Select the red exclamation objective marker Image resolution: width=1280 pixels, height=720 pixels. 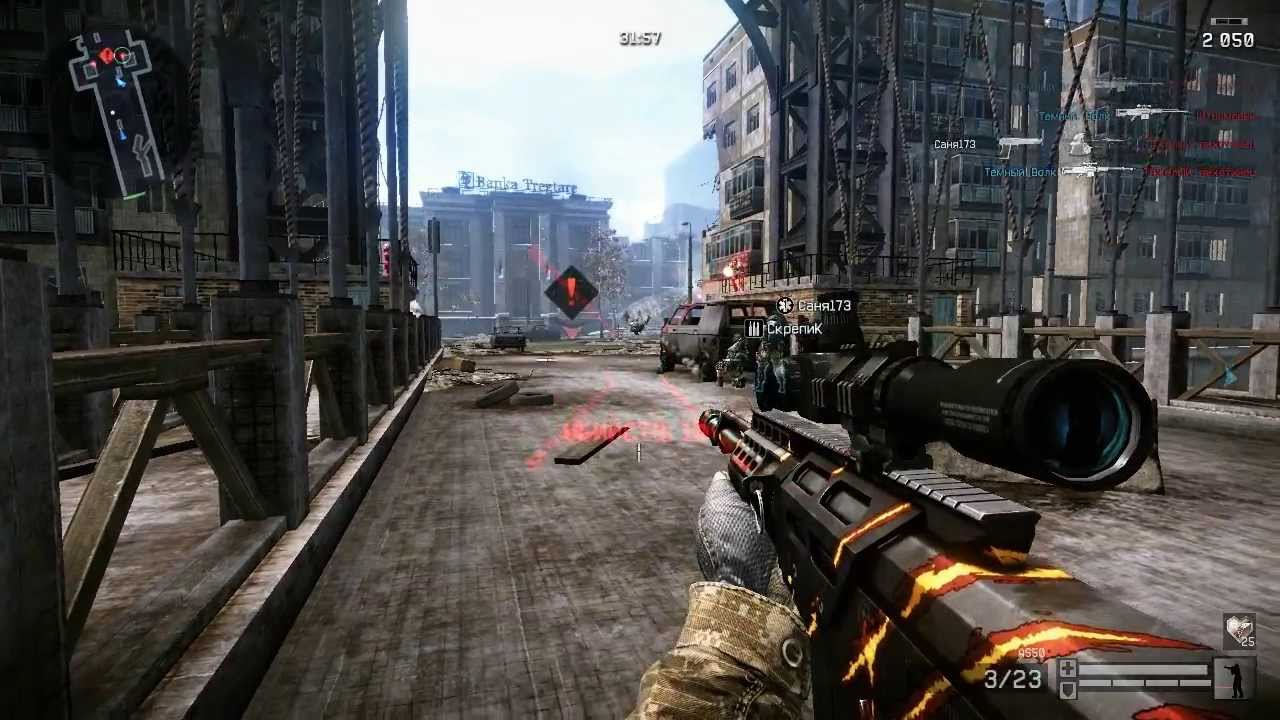[571, 292]
